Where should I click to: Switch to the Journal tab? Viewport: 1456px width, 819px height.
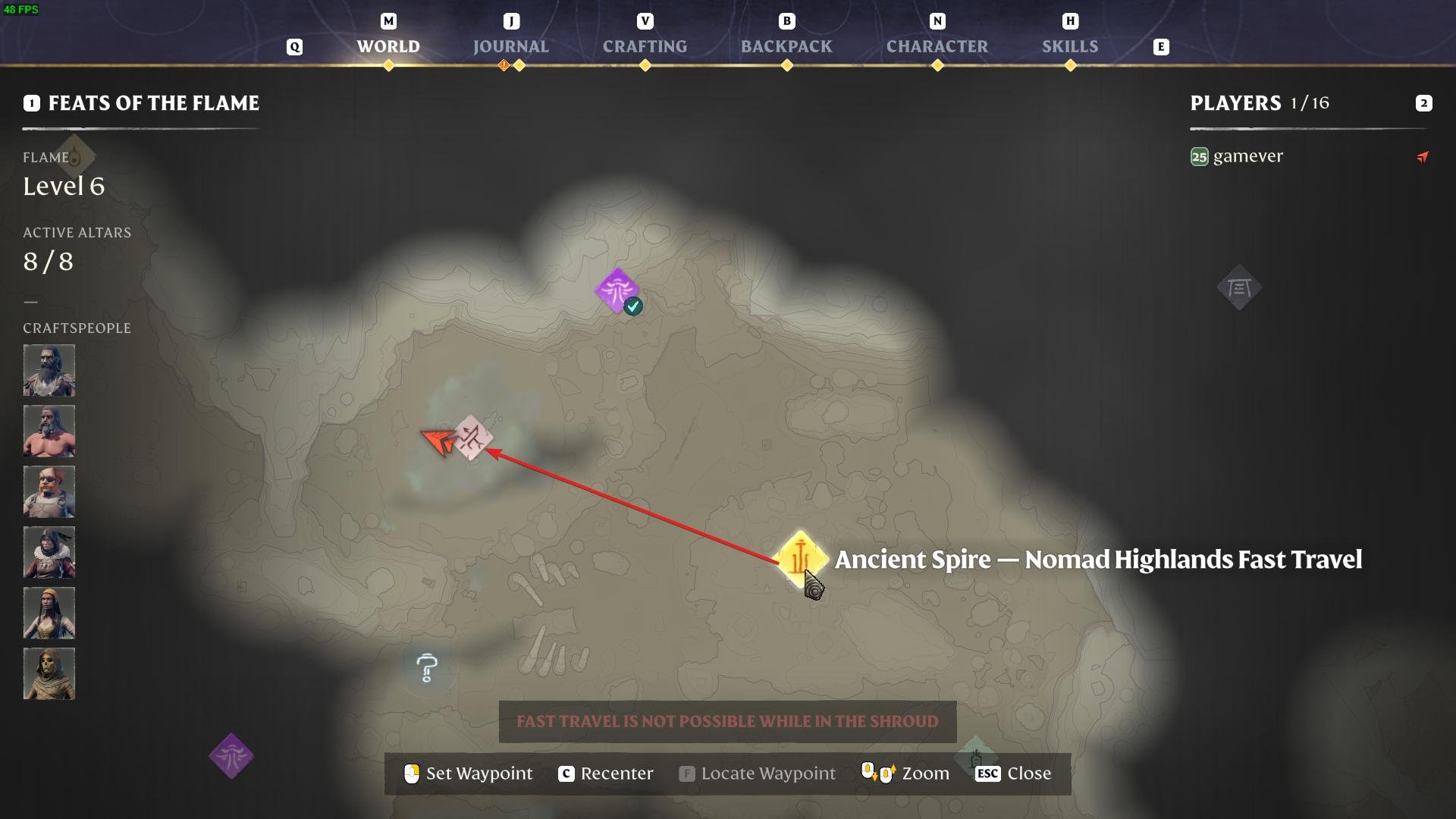click(x=510, y=46)
